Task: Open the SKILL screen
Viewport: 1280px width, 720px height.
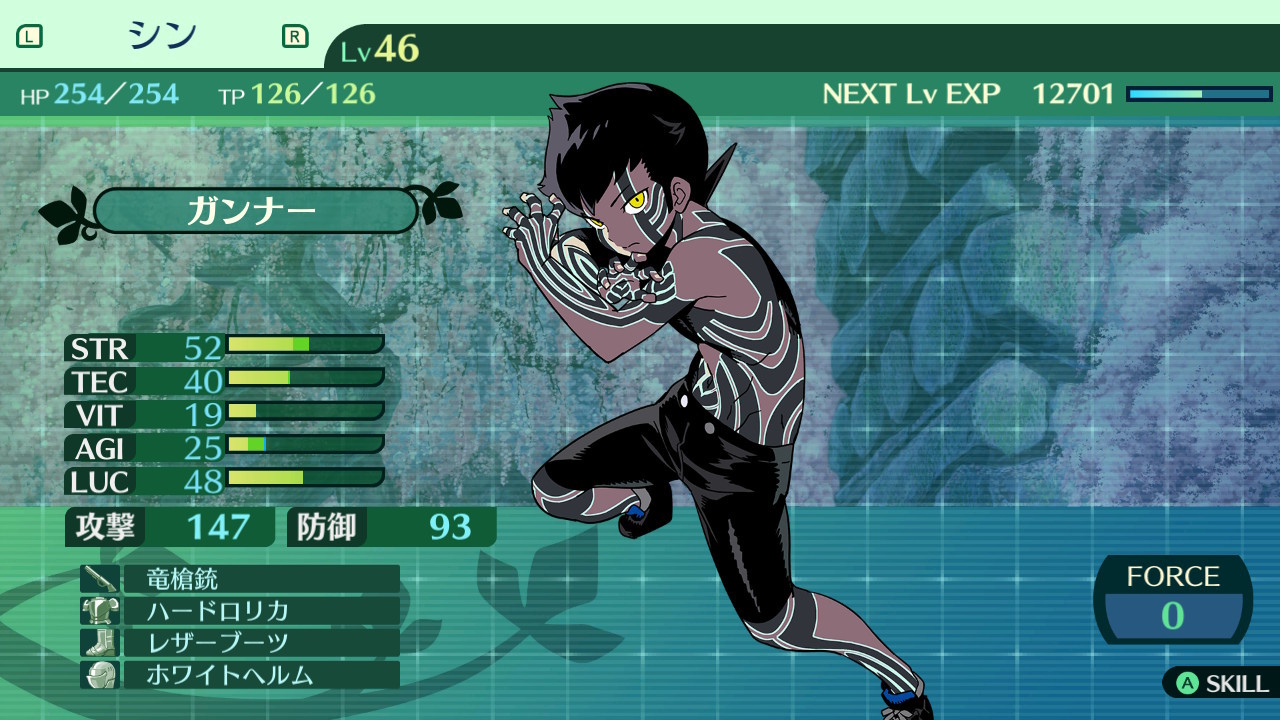Action: pyautogui.click(x=1222, y=683)
